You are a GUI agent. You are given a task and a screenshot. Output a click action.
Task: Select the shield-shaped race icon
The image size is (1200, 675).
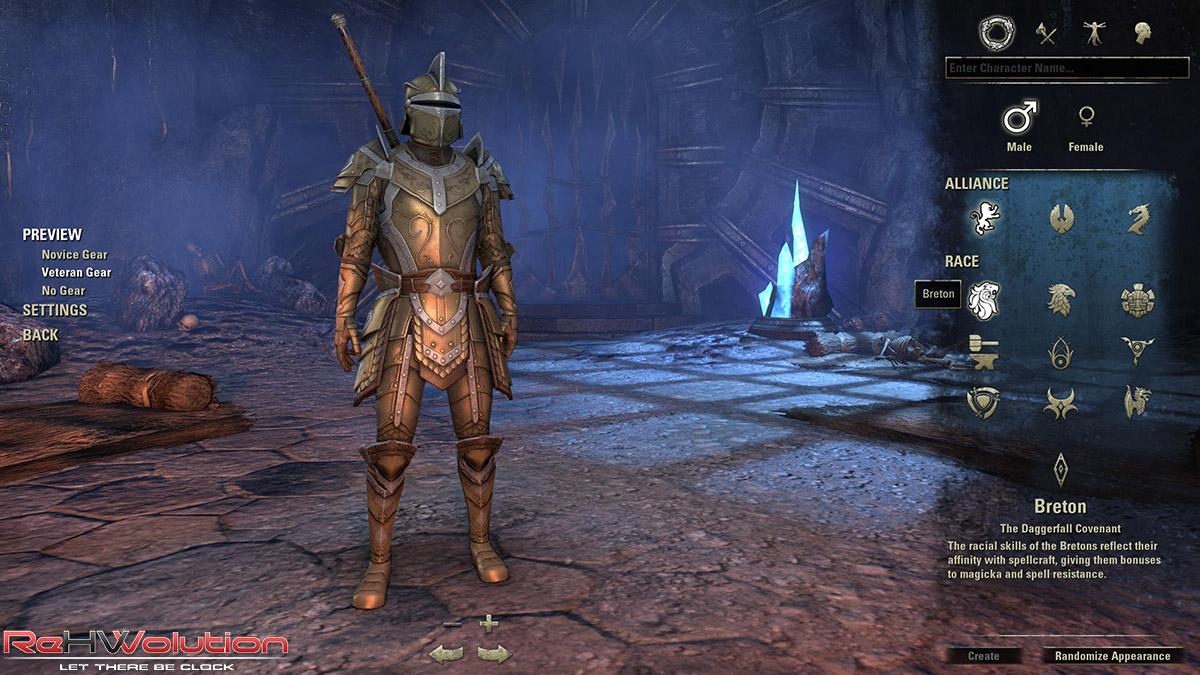(984, 402)
